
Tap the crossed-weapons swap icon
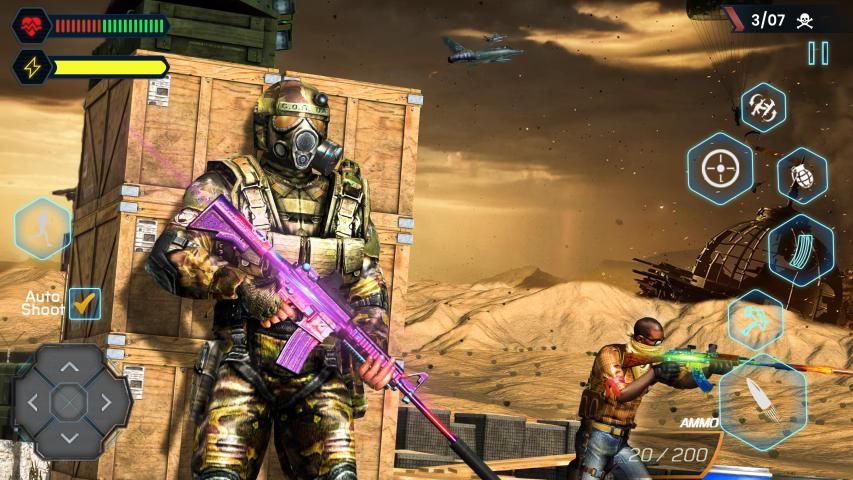coord(755,320)
